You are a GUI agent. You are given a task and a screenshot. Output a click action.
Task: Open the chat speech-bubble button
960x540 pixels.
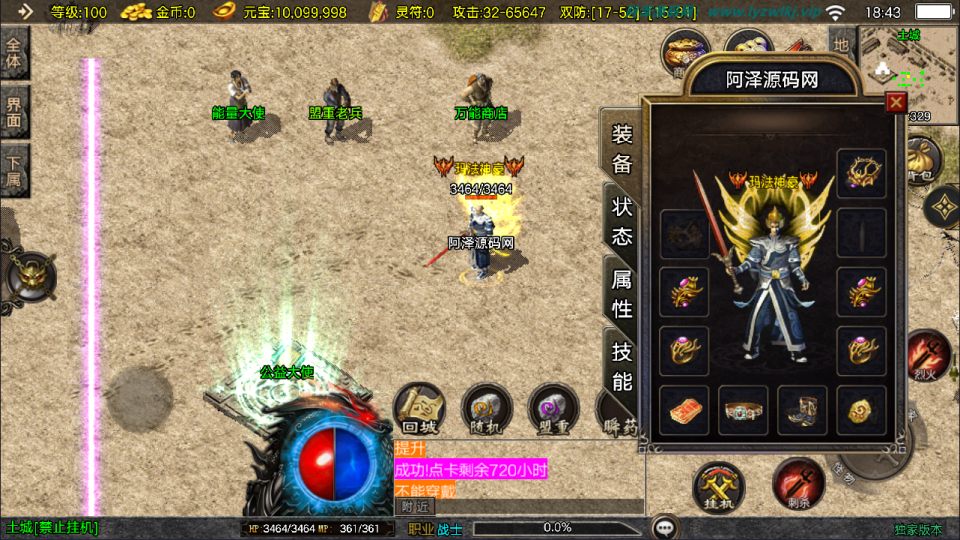coord(663,526)
